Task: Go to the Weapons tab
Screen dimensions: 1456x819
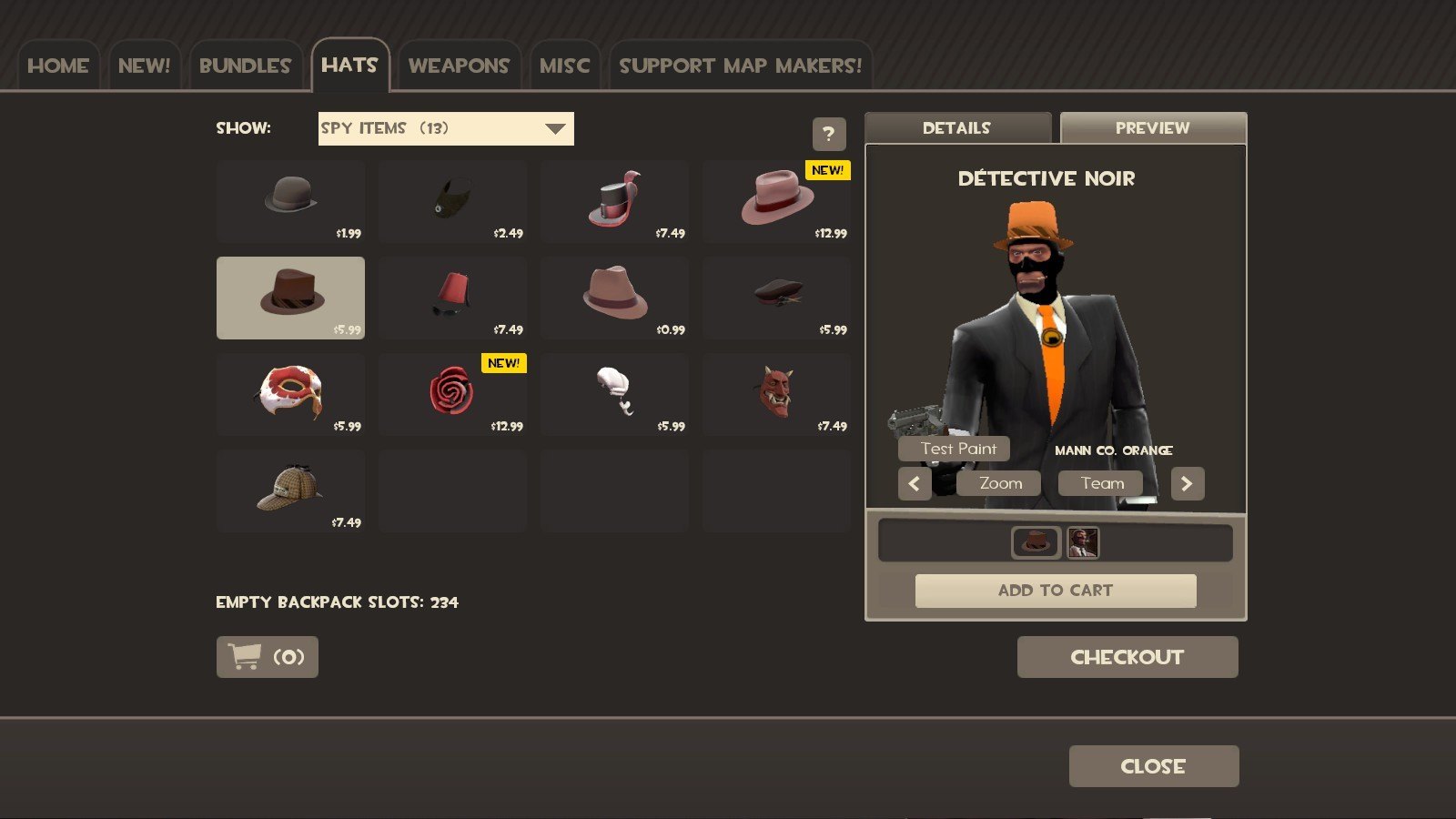Action: pos(459,66)
